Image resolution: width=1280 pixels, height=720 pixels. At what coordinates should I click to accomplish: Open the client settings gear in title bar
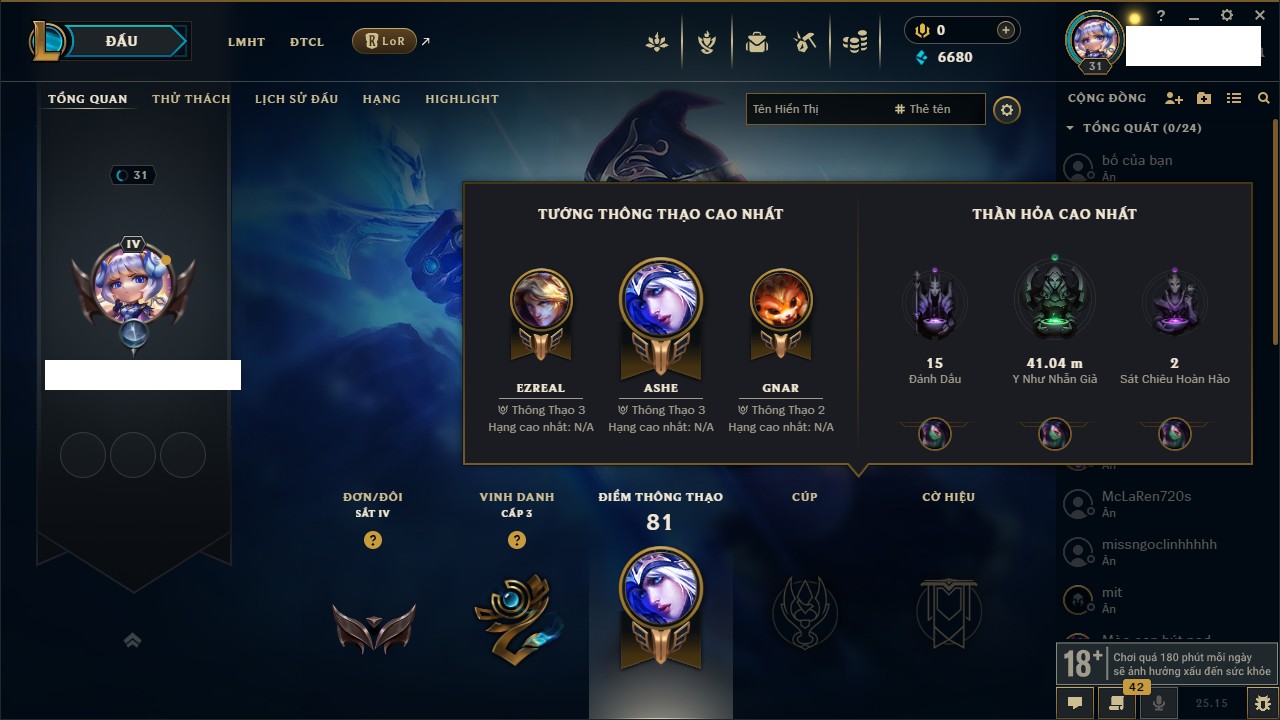pos(1227,16)
